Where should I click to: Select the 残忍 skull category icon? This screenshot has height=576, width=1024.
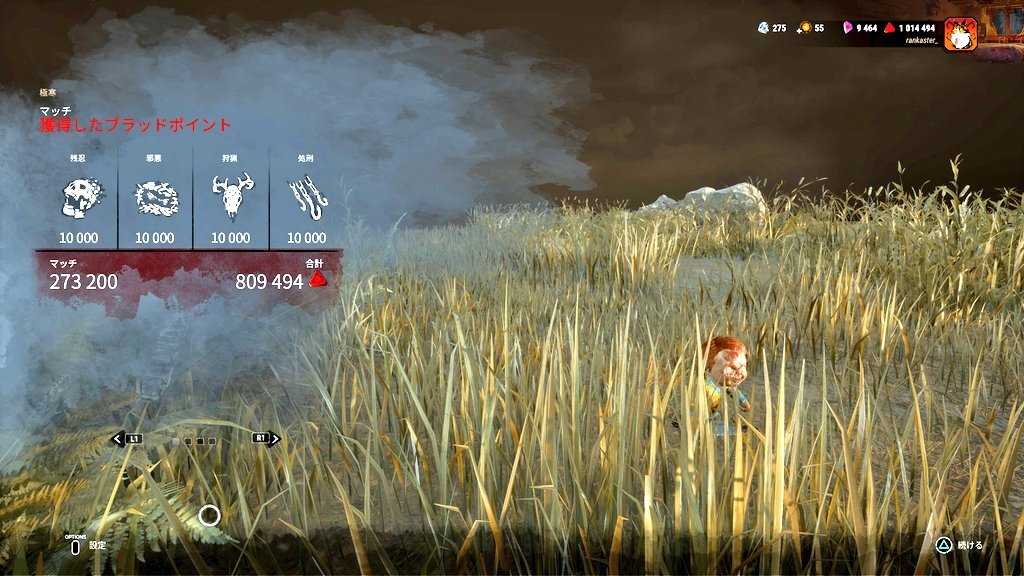[x=79, y=199]
